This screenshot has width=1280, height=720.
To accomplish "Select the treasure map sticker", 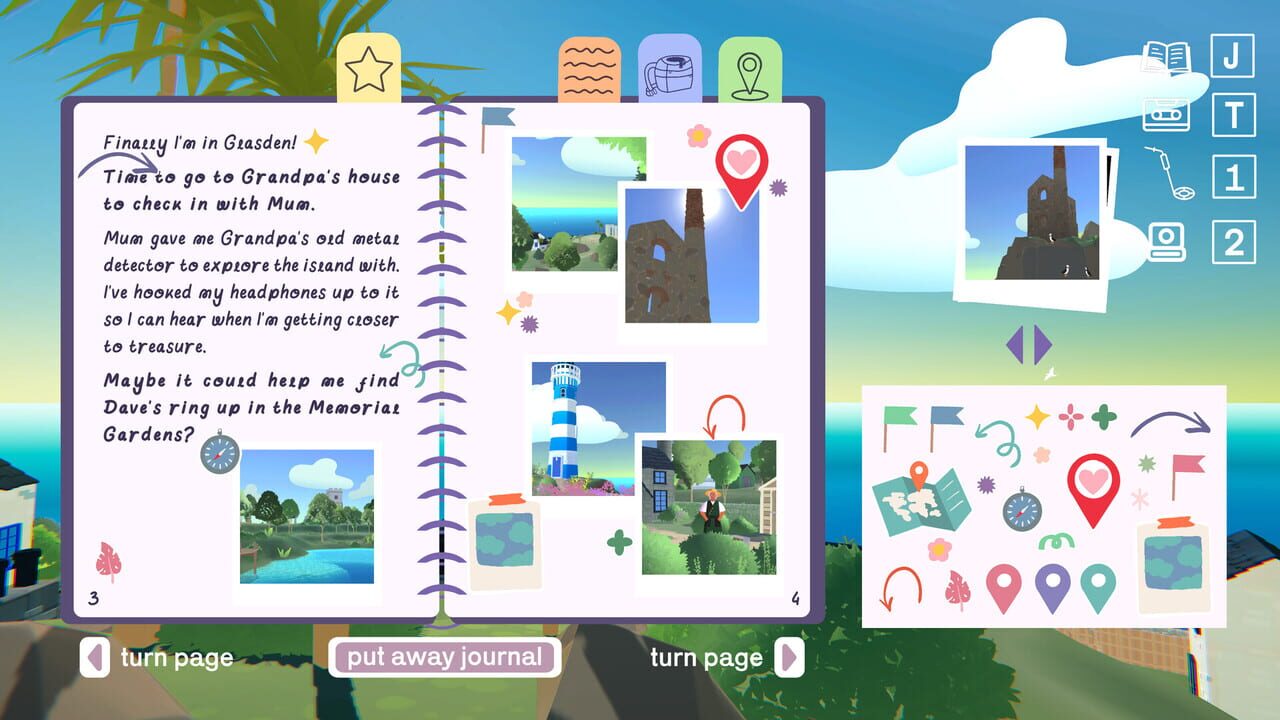I will pyautogui.click(x=920, y=503).
